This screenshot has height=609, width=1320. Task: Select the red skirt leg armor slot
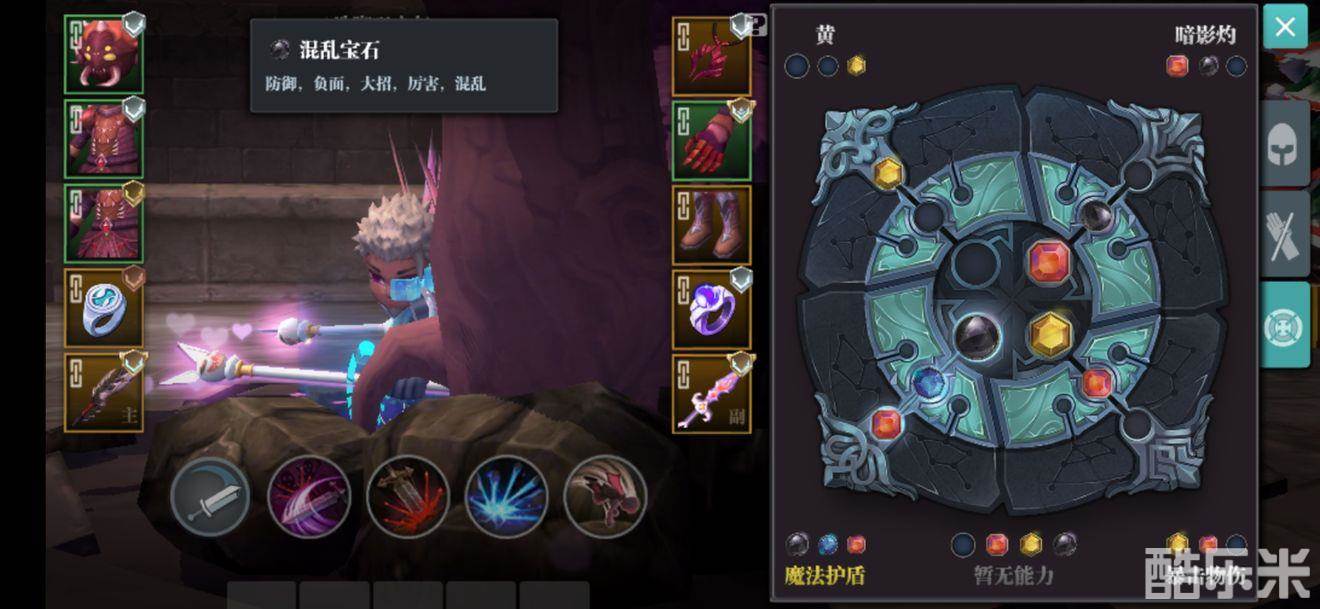(x=104, y=223)
